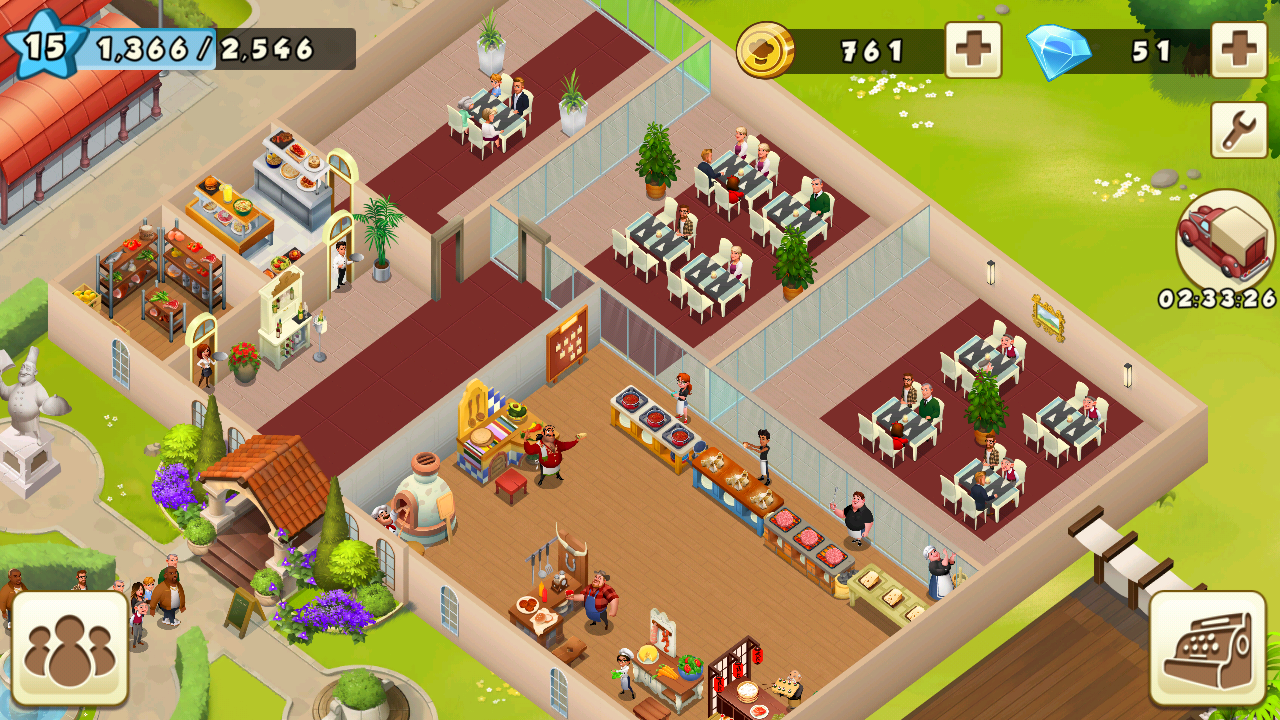Image resolution: width=1280 pixels, height=720 pixels.
Task: Tap the red delivery truck icon
Action: 1225,240
